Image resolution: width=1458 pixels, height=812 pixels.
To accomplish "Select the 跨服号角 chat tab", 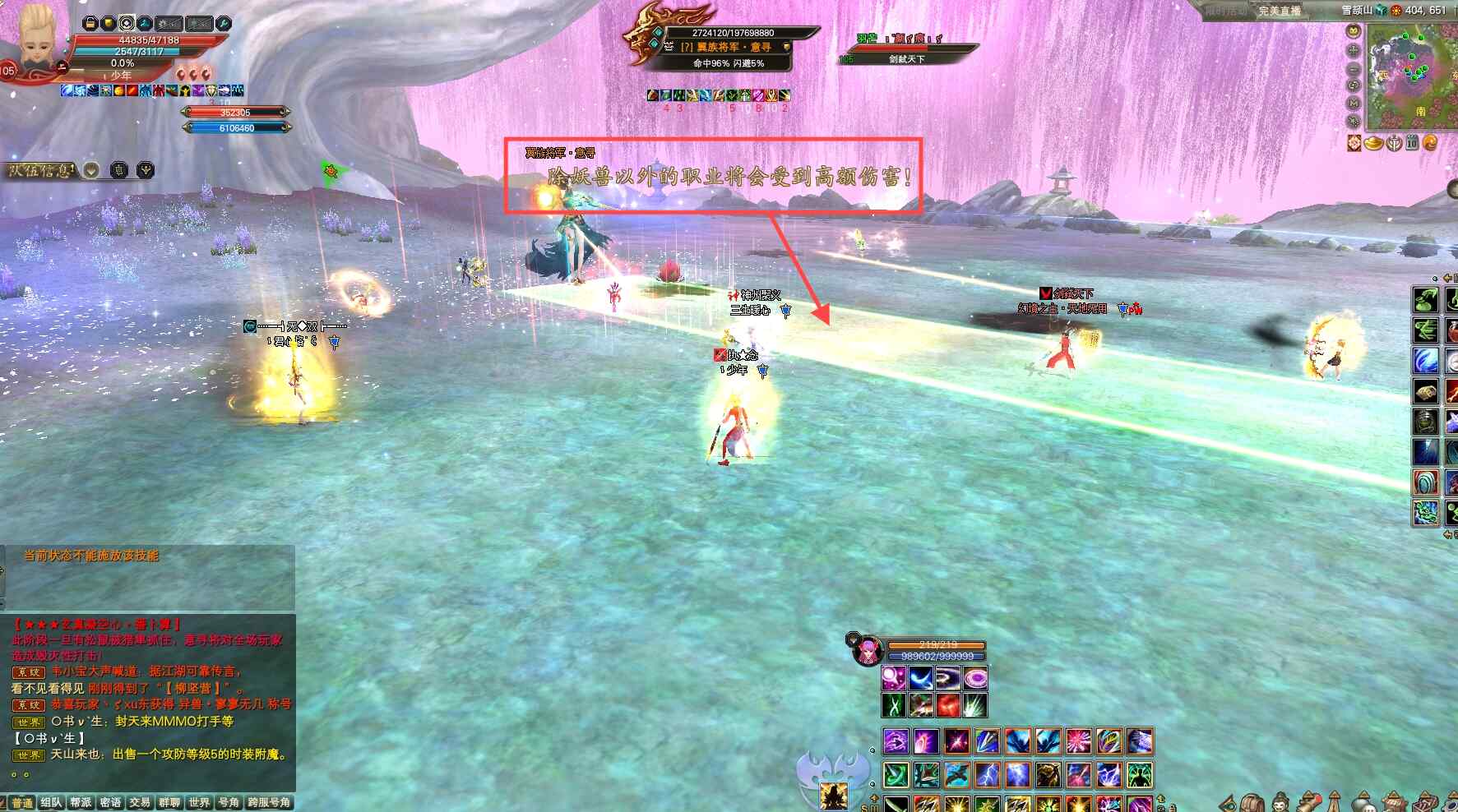I will click(269, 803).
